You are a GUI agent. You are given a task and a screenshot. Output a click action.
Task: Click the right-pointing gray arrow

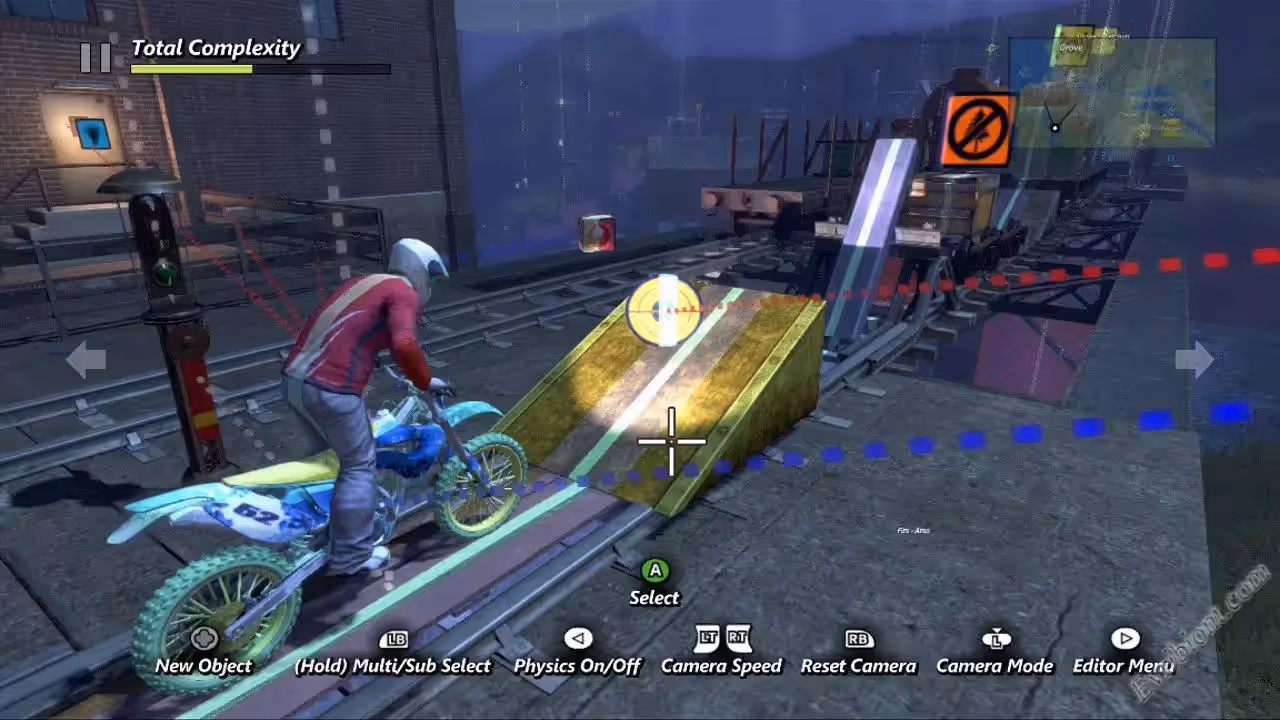1195,360
